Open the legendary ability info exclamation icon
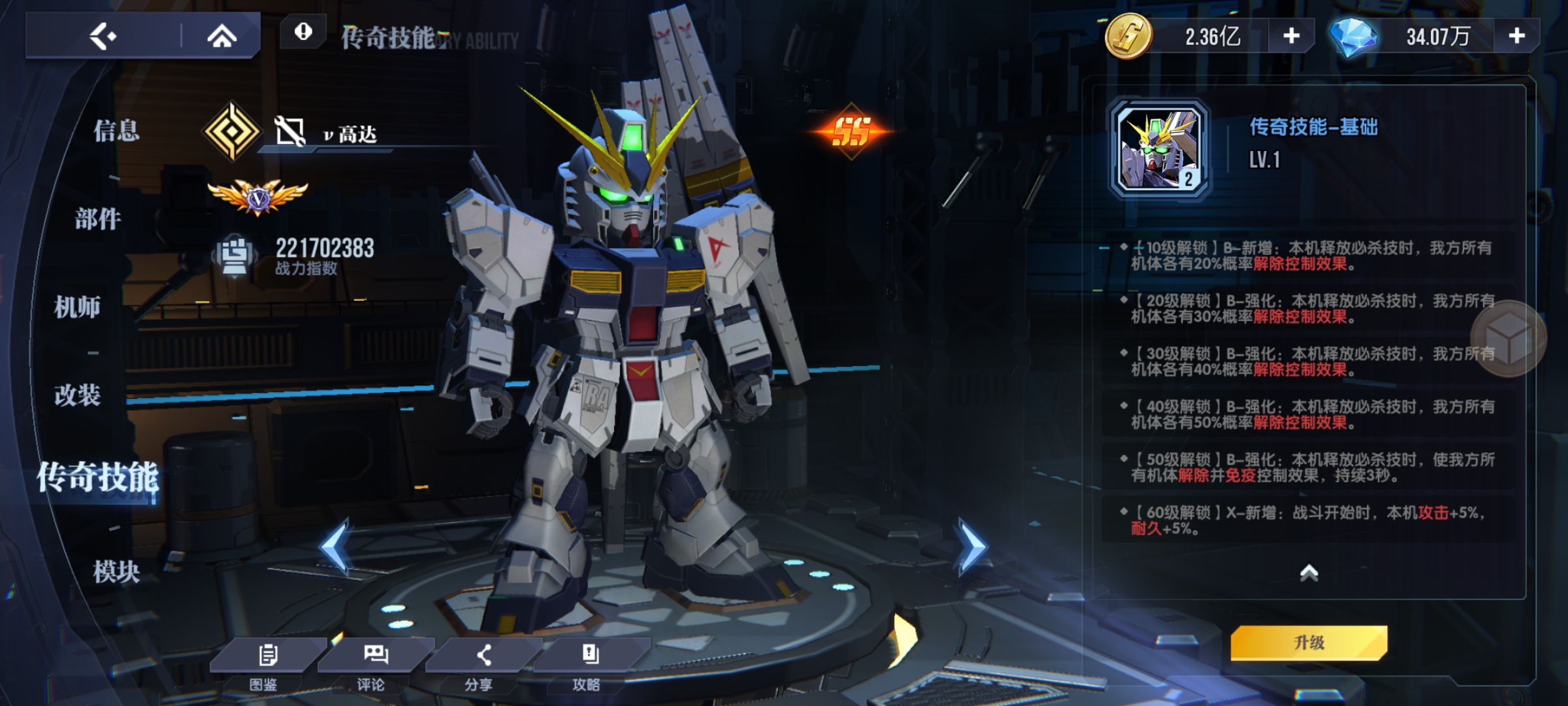The height and width of the screenshot is (706, 1568). (x=303, y=31)
